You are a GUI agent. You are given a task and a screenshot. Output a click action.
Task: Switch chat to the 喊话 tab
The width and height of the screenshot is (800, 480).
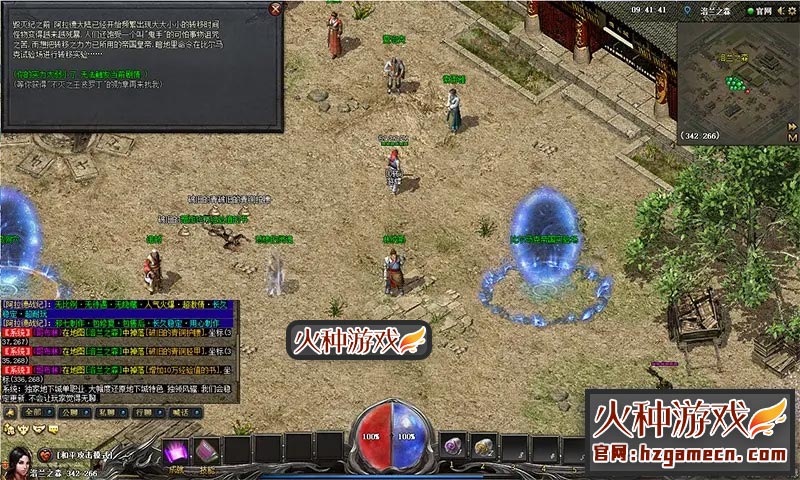click(x=179, y=411)
